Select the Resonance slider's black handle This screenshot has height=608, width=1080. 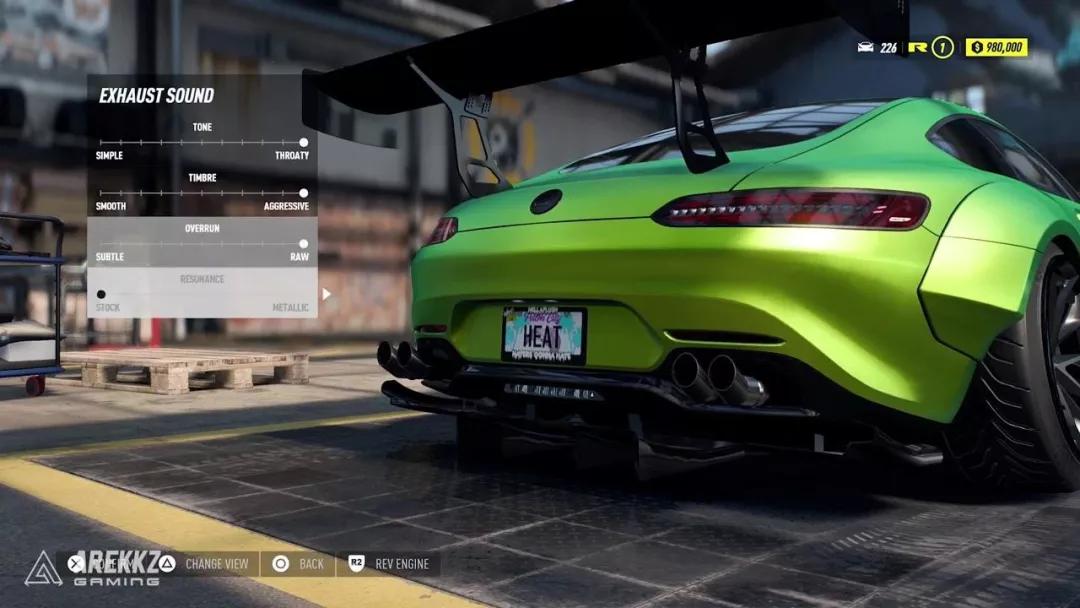(101, 294)
